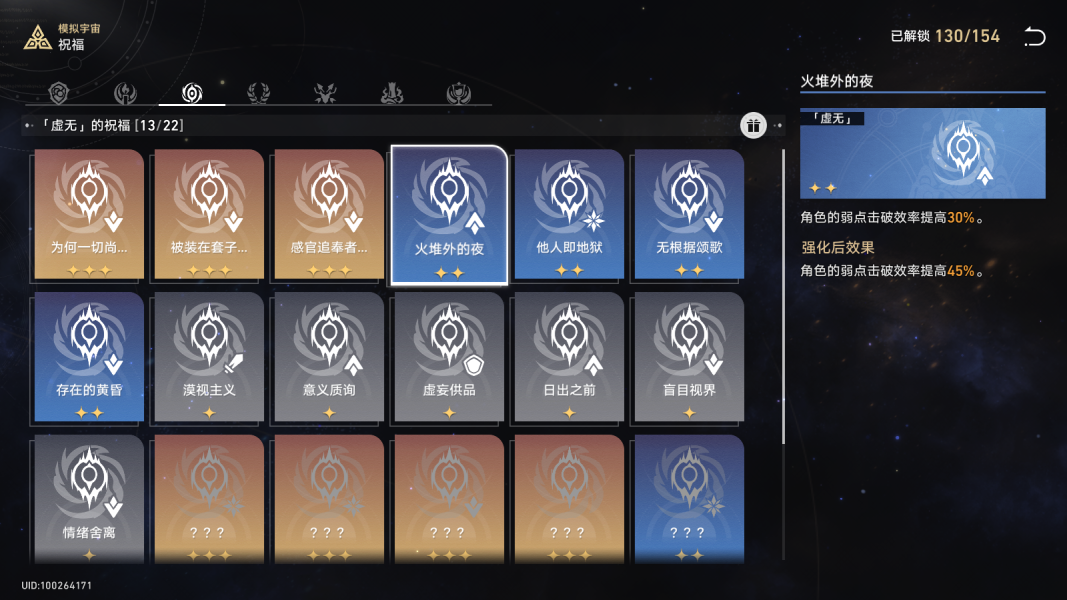This screenshot has width=1067, height=600.
Task: Switch to the Elation trophy tab
Action: click(459, 94)
